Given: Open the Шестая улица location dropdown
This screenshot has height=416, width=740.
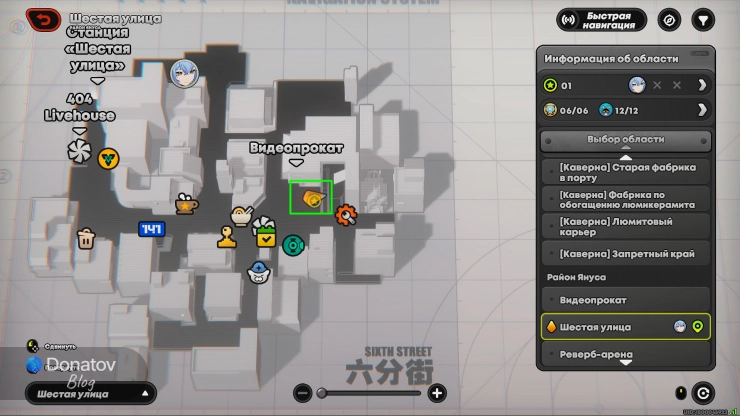Looking at the screenshot, I should pos(91,394).
